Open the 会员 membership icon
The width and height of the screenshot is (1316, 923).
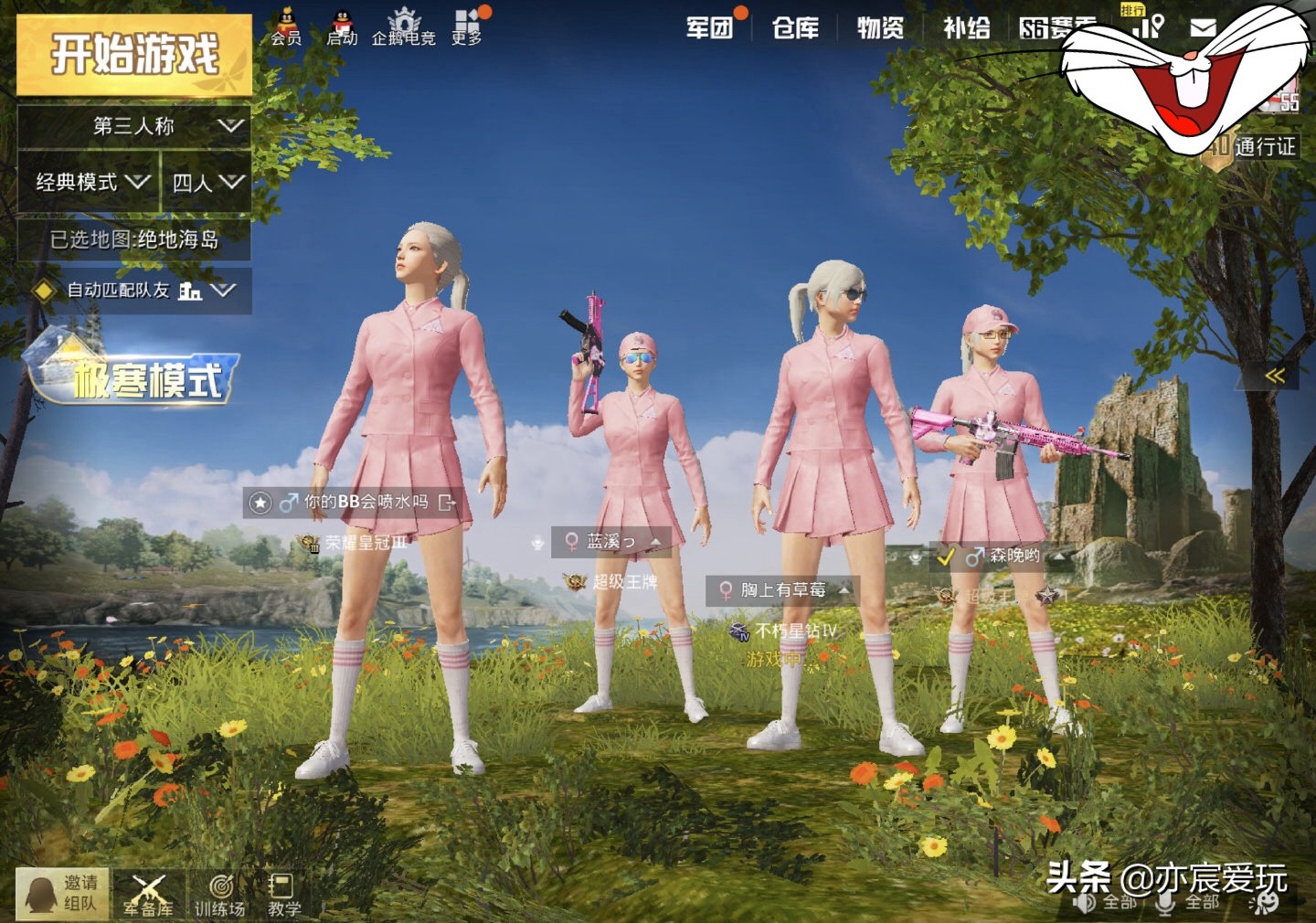(286, 27)
